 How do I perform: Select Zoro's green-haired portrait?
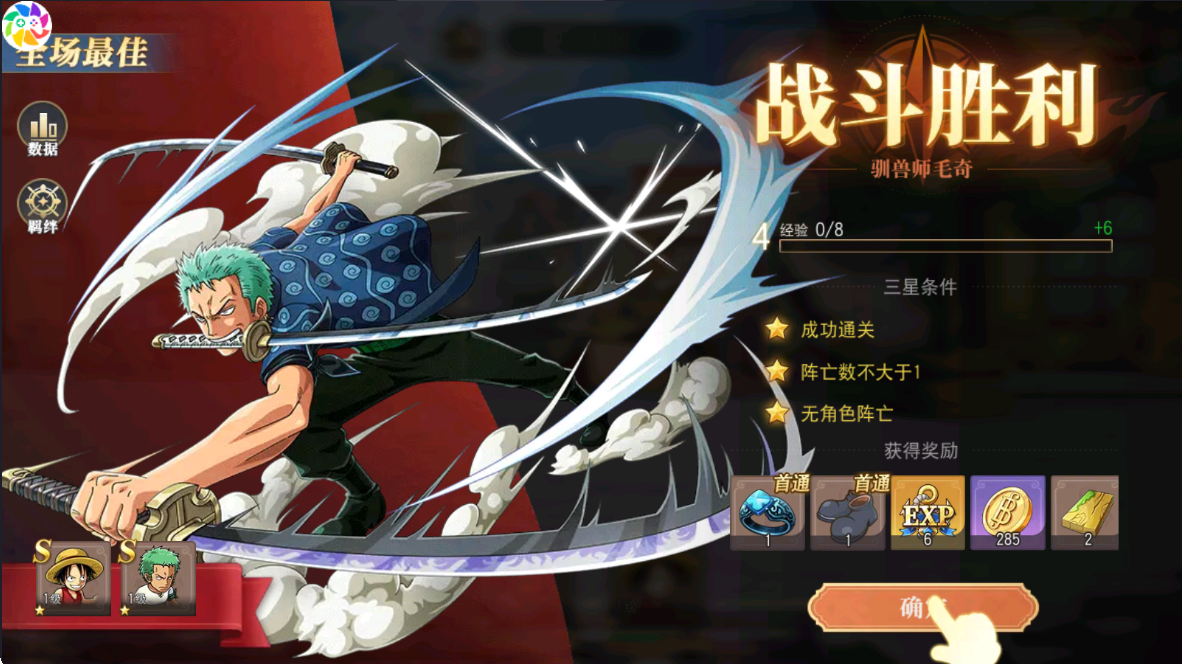click(158, 578)
